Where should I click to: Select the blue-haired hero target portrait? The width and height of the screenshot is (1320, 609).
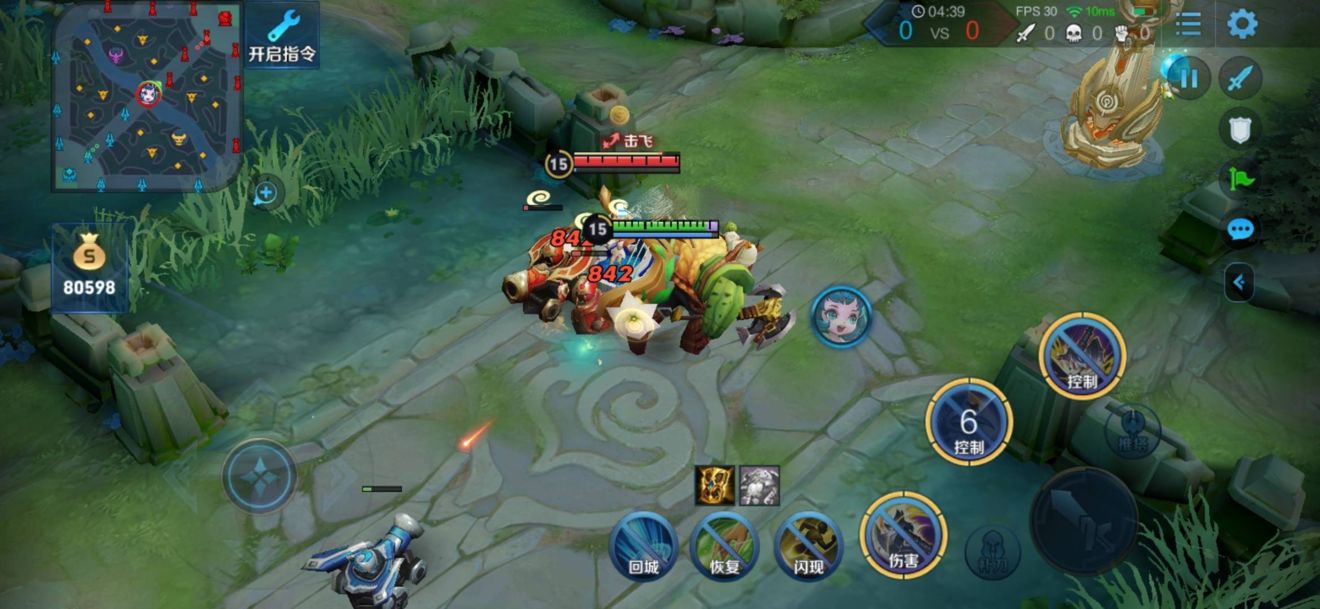tap(840, 317)
